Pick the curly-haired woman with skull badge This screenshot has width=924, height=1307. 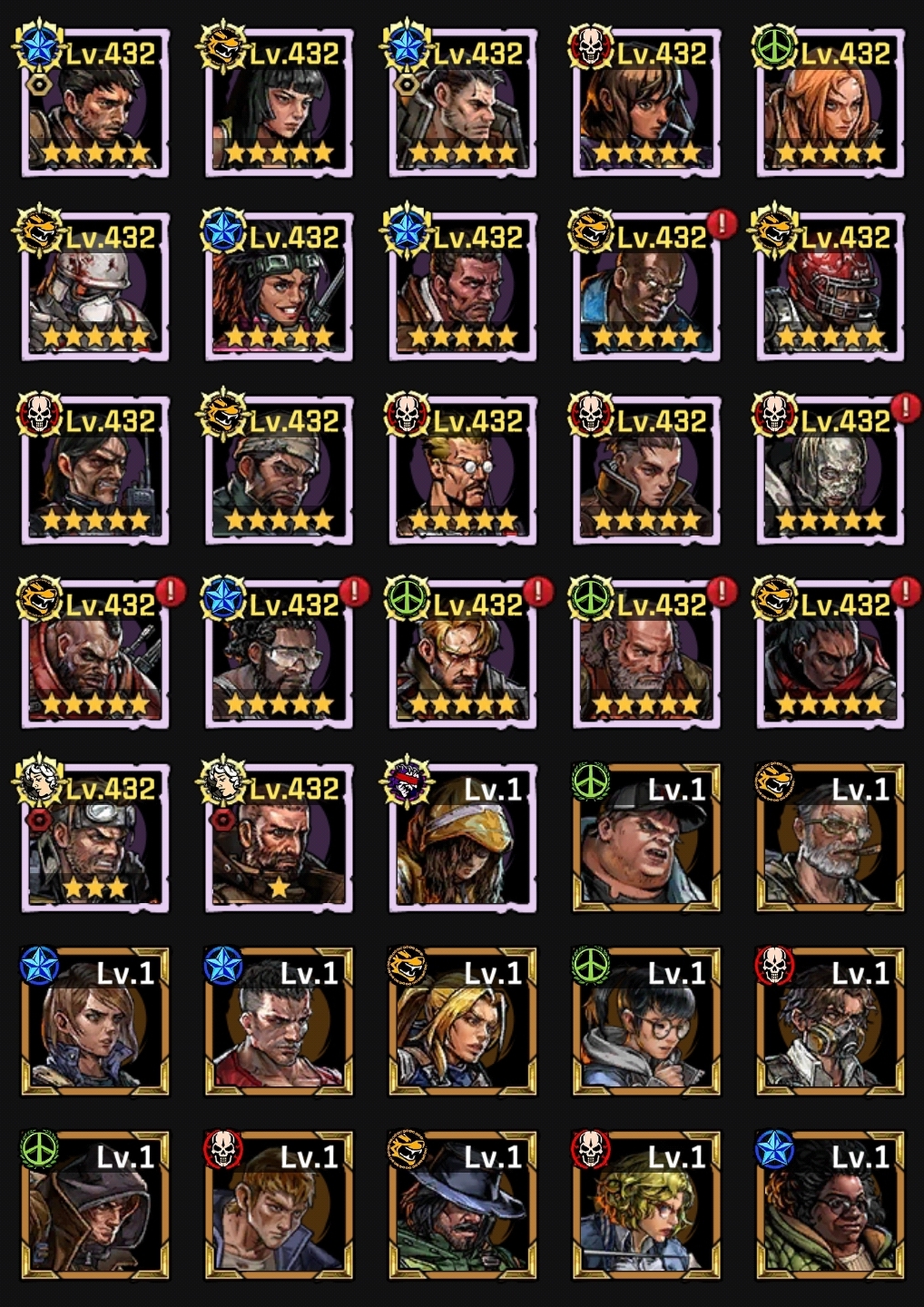(x=645, y=1206)
